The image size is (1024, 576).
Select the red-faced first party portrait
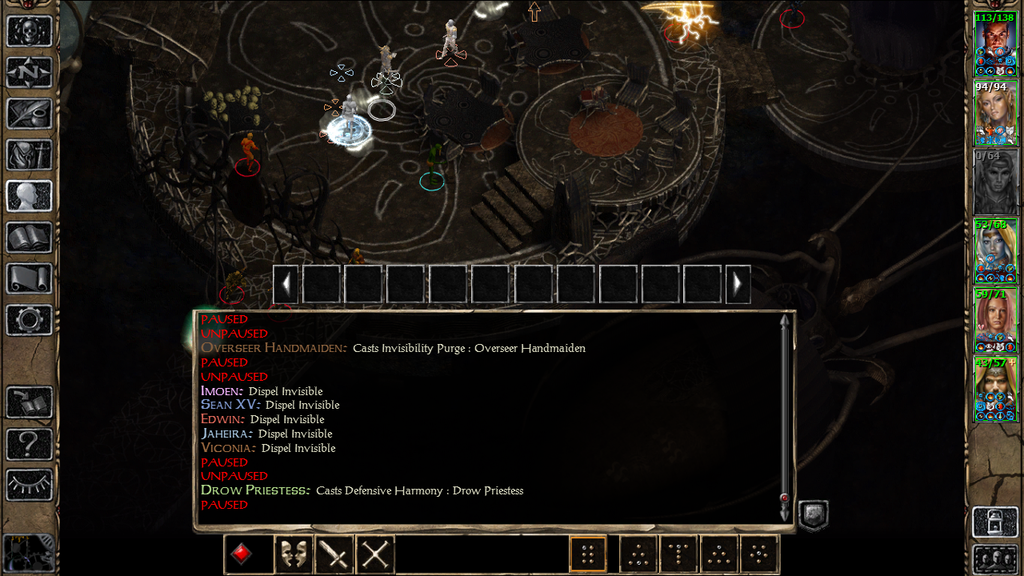point(995,44)
